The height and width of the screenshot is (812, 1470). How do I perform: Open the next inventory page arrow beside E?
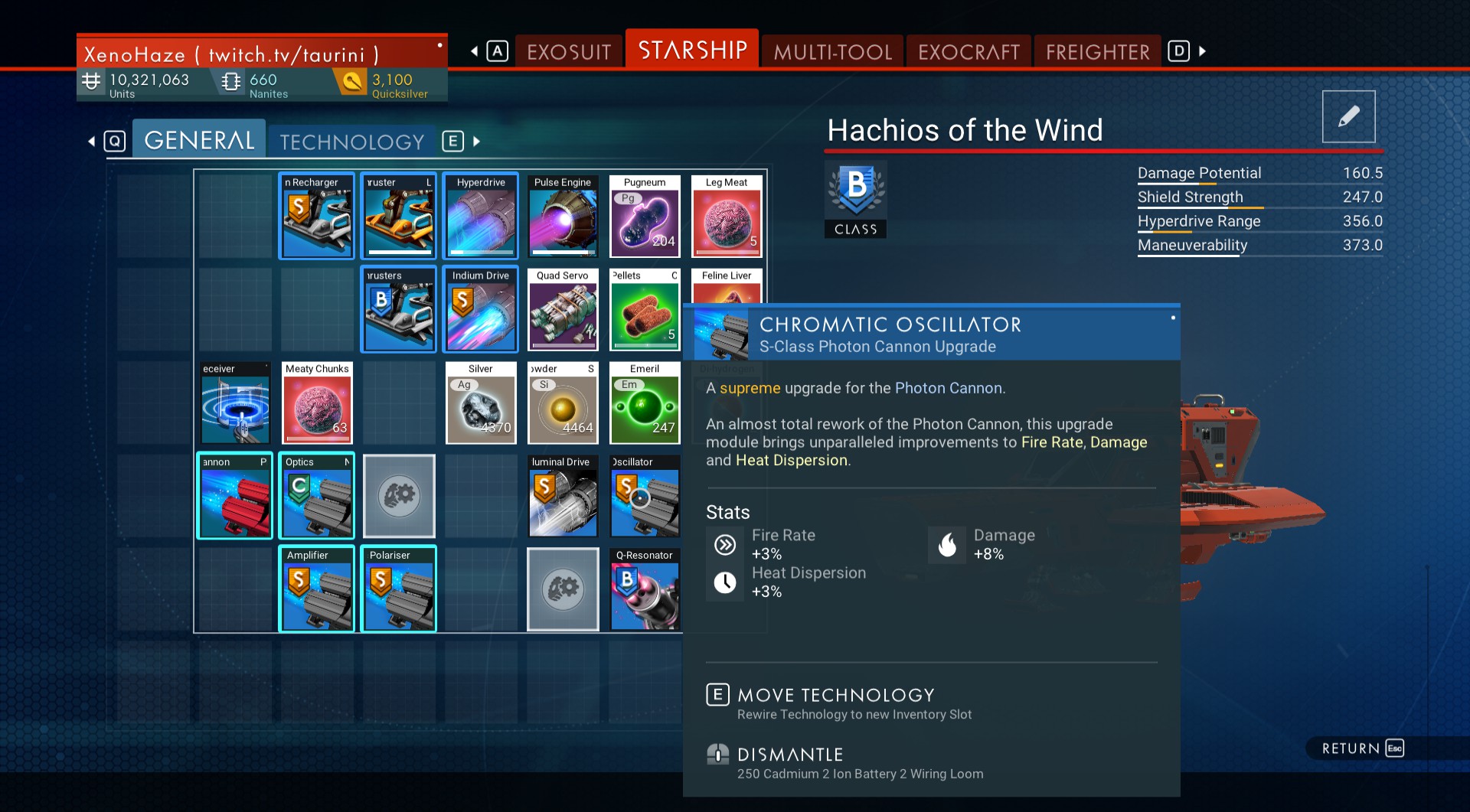[x=475, y=142]
